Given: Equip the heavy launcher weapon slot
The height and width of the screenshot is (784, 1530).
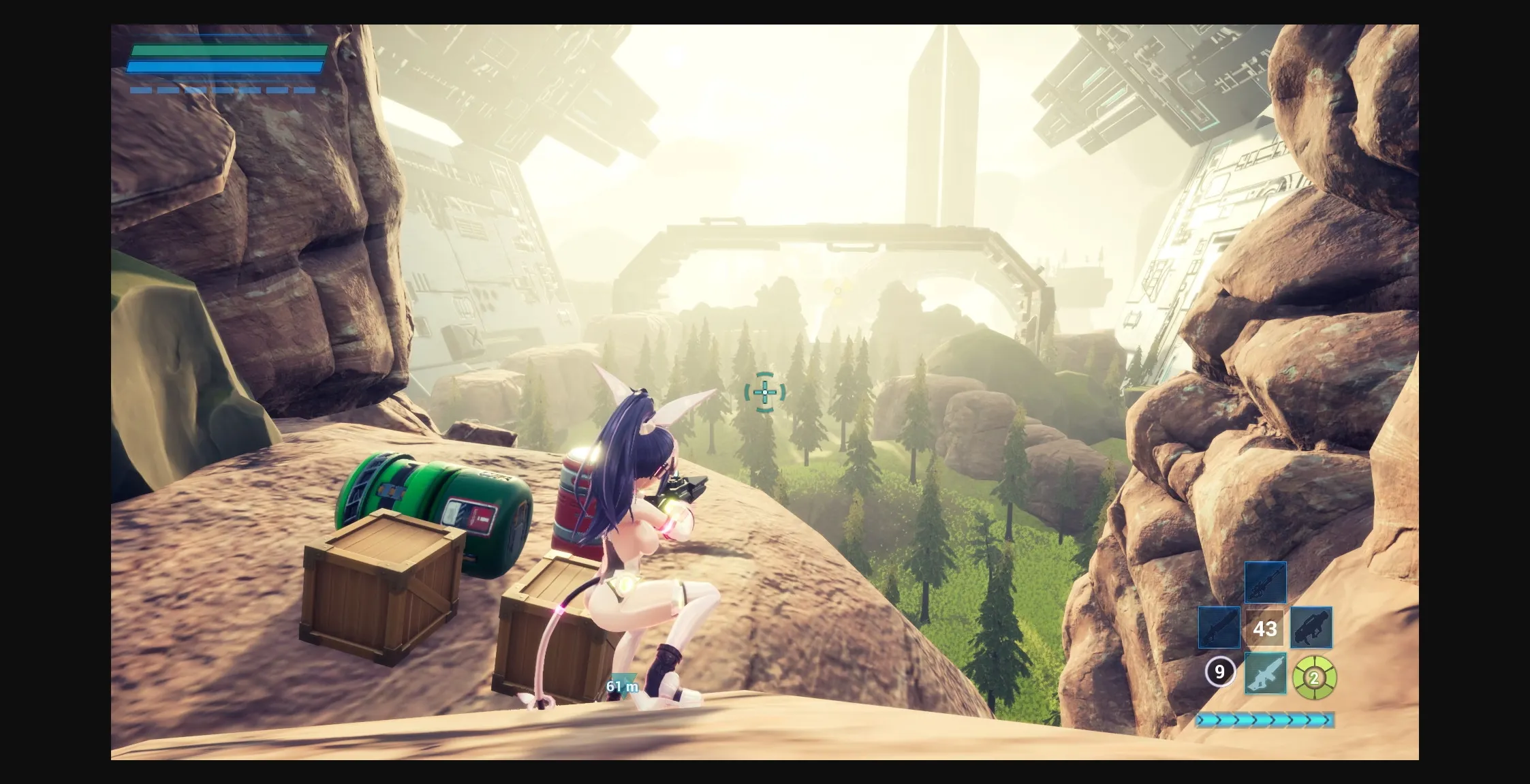Looking at the screenshot, I should point(1311,627).
